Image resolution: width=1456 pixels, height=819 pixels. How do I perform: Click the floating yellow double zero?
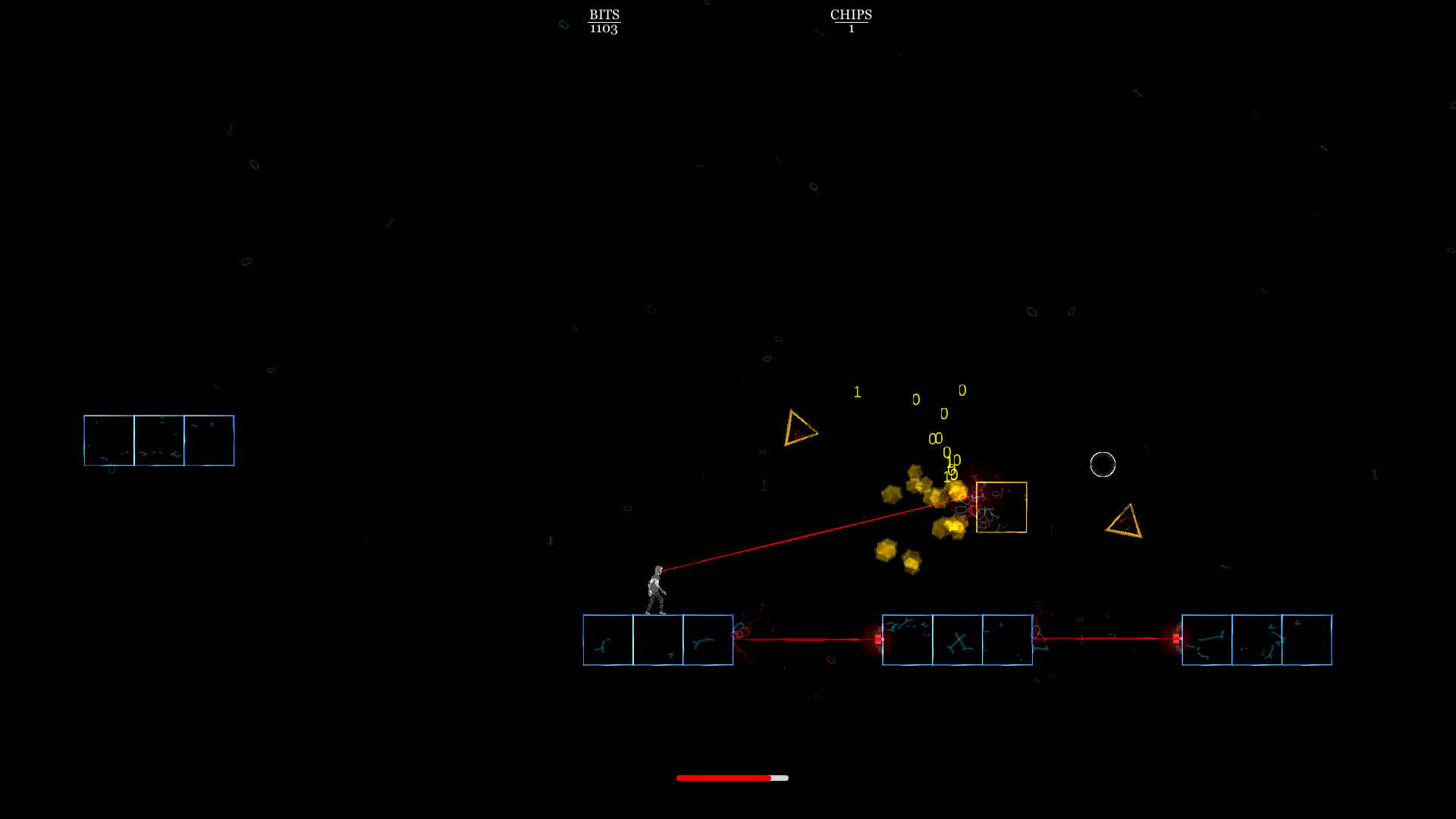pyautogui.click(x=934, y=438)
